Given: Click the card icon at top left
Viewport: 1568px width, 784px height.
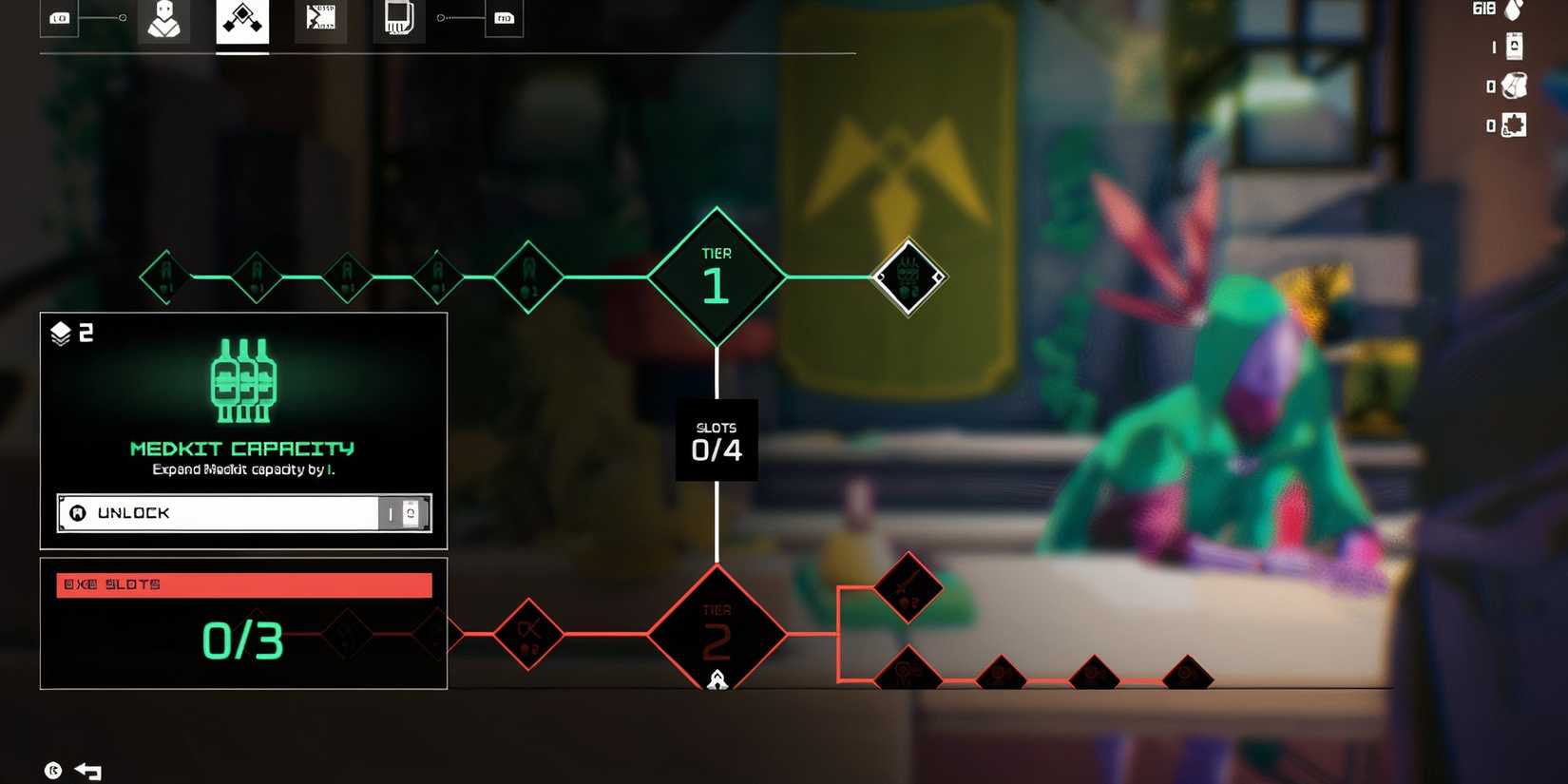Looking at the screenshot, I should tap(59, 16).
